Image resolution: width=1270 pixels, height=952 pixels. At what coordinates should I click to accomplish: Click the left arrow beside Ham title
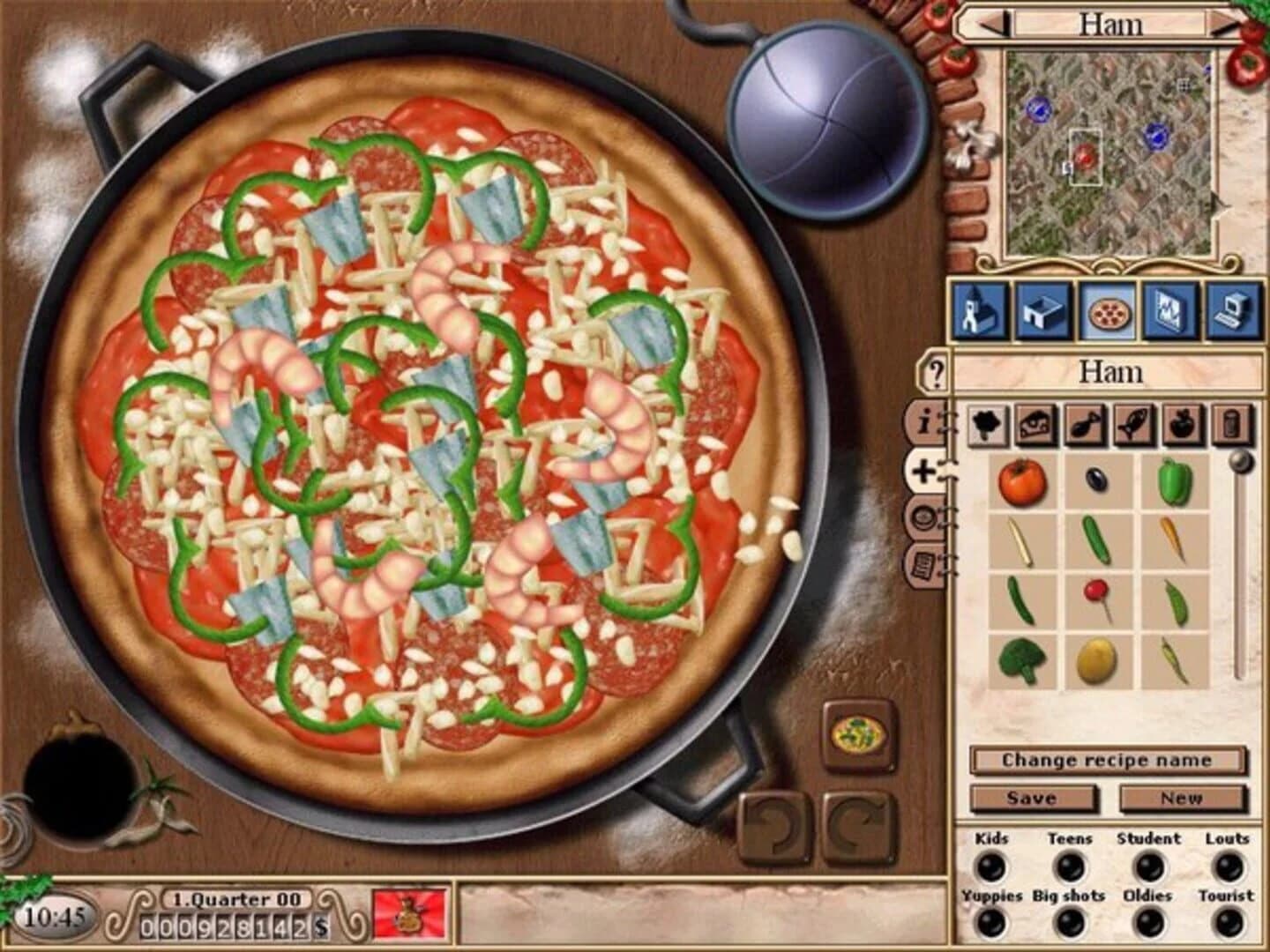click(x=989, y=25)
